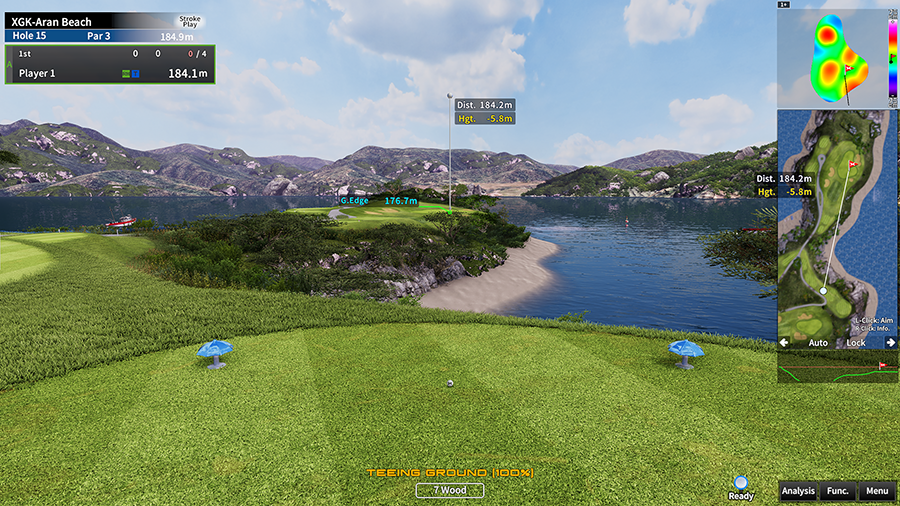Shift aim with the right arrow
Viewport: 900px width, 506px height.
(890, 343)
